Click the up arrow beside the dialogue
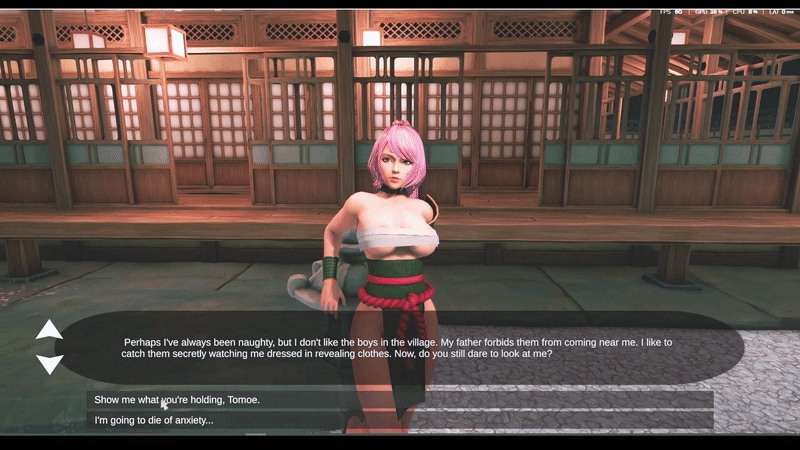This screenshot has width=800, height=450. coord(49,330)
